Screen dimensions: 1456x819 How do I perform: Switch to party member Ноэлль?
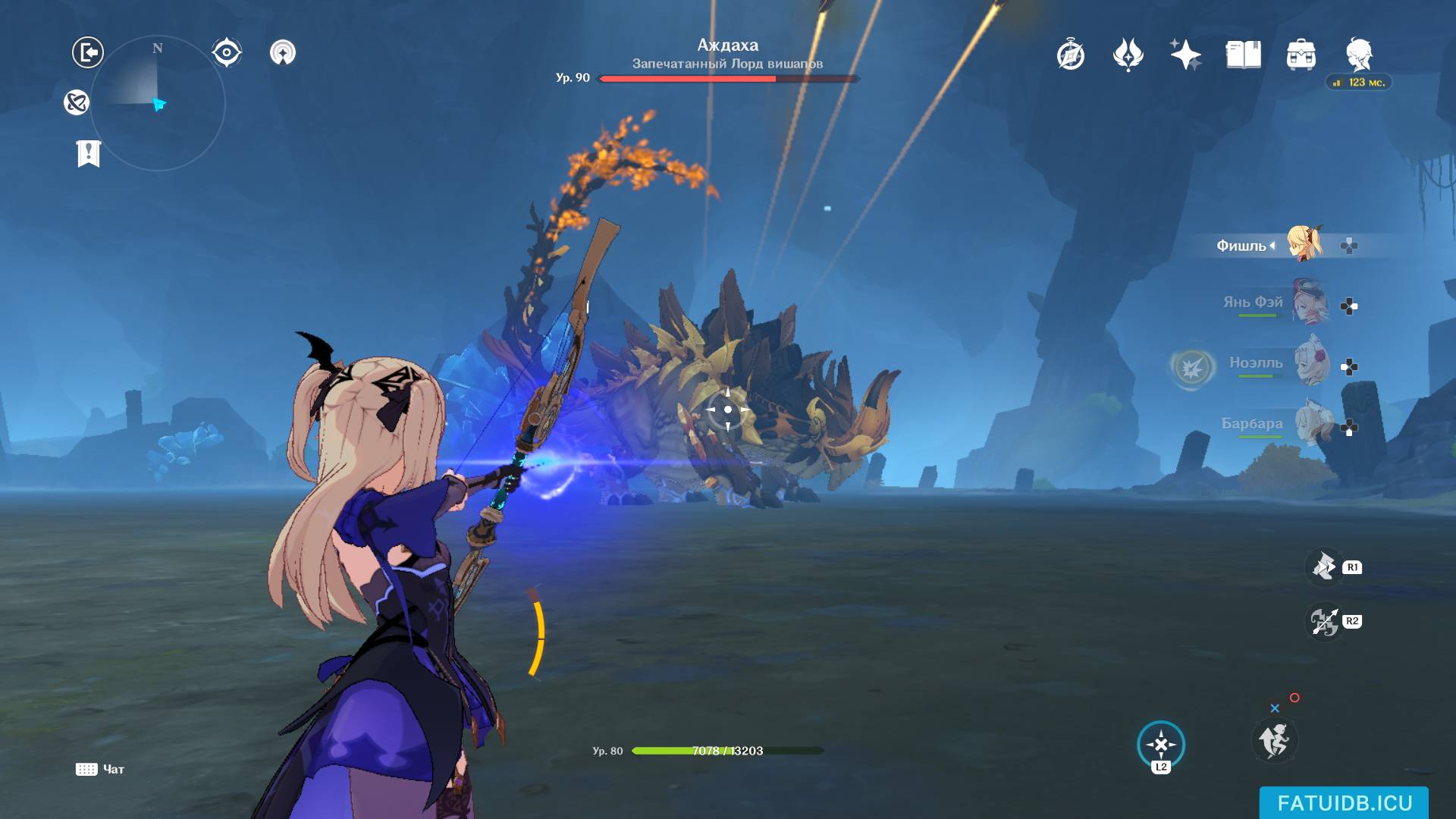point(1311,363)
